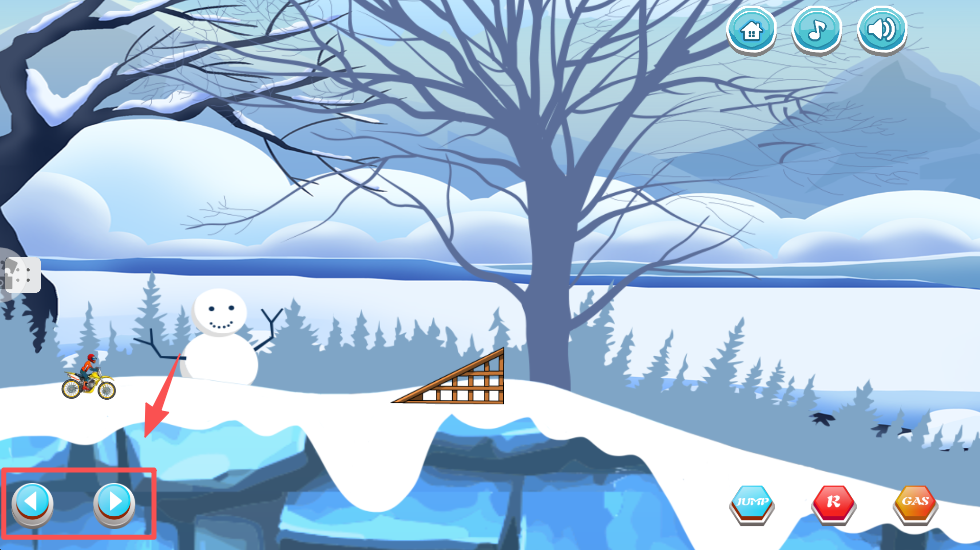980x550 pixels.
Task: Tilt the bike with the left arrow
Action: point(32,501)
